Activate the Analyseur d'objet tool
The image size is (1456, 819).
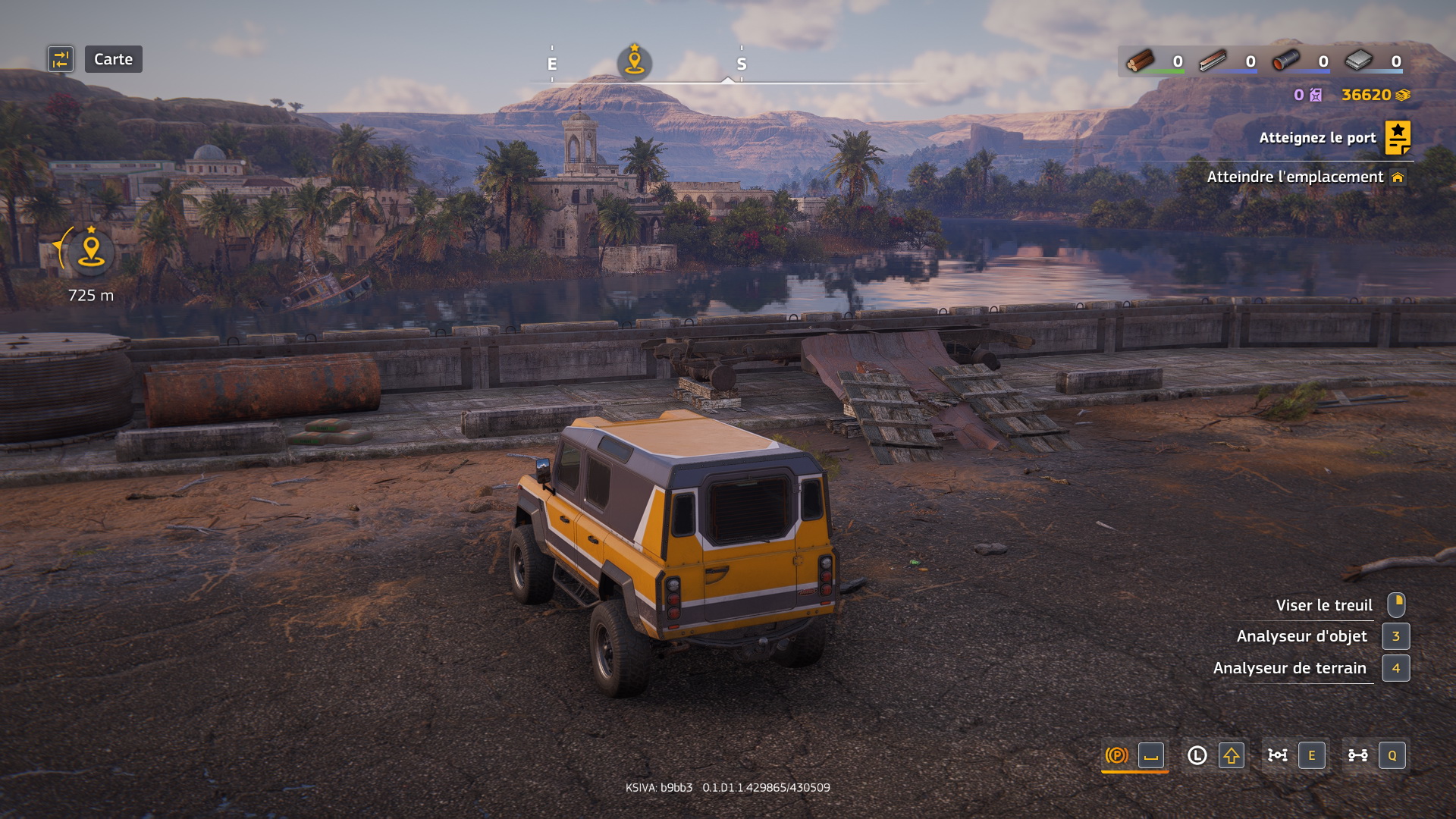tap(1301, 636)
